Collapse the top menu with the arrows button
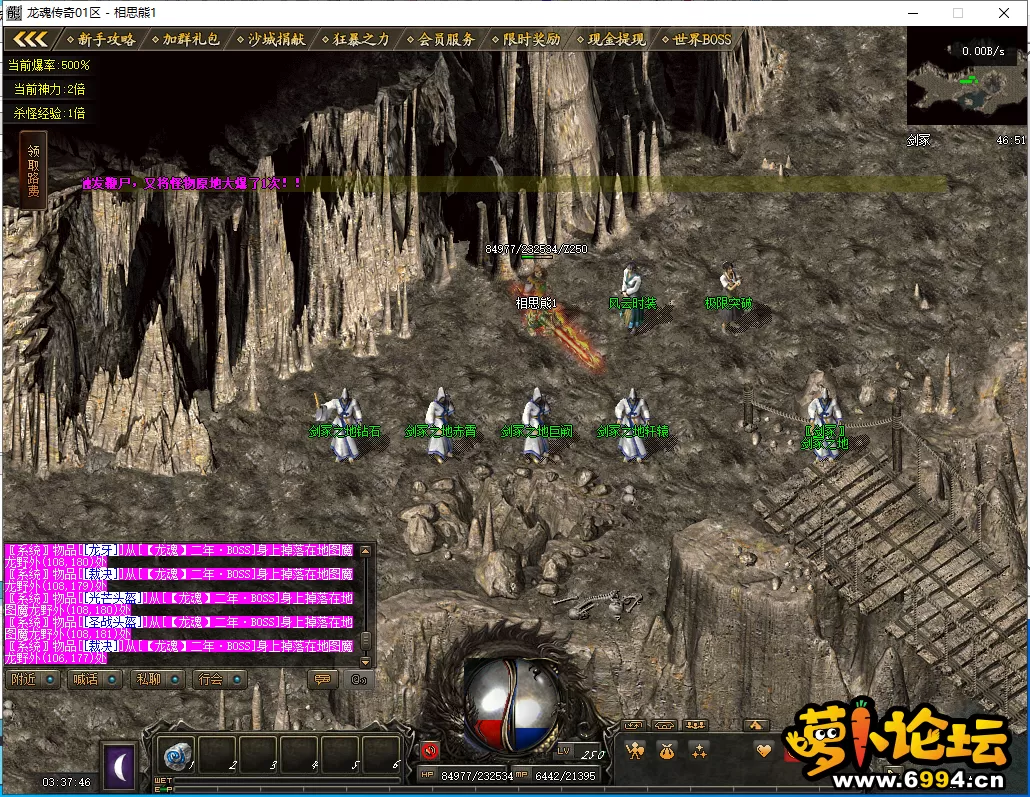The width and height of the screenshot is (1030, 797). [29, 39]
